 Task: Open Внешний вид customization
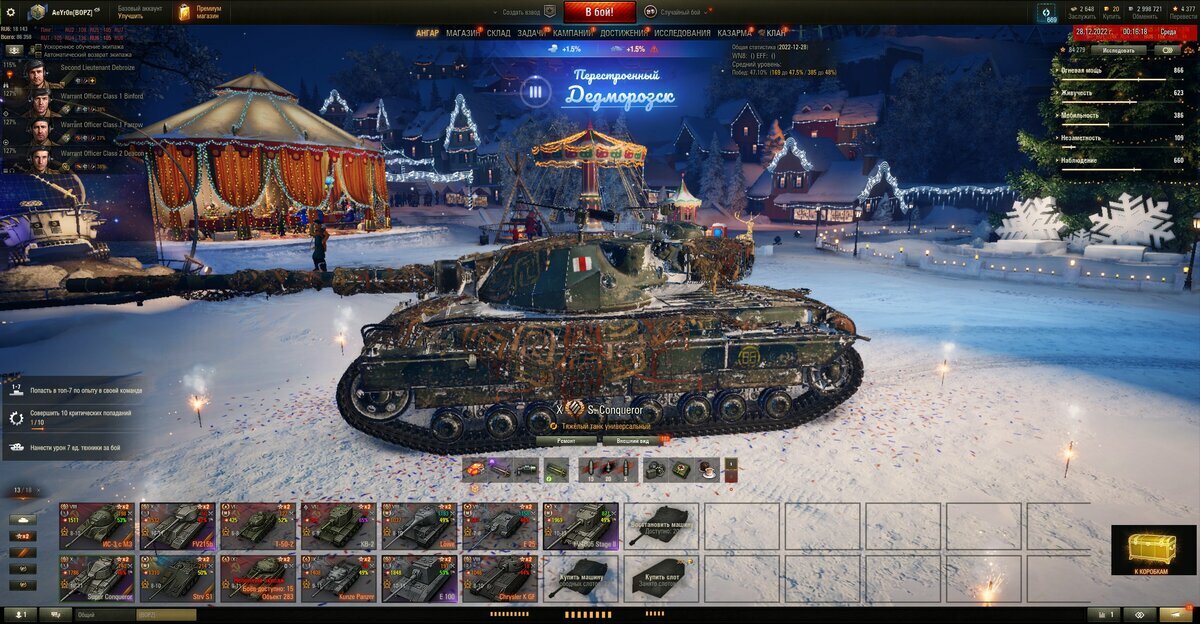[633, 440]
